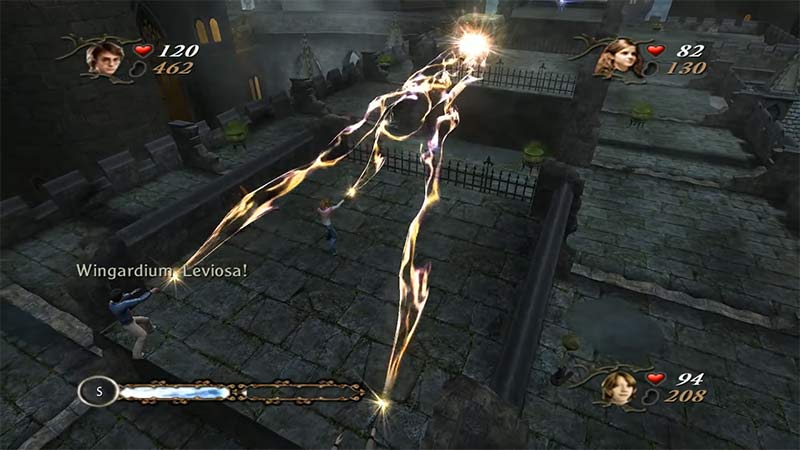800x450 pixels.
Task: Select Hermione's character portrait
Action: [x=619, y=58]
